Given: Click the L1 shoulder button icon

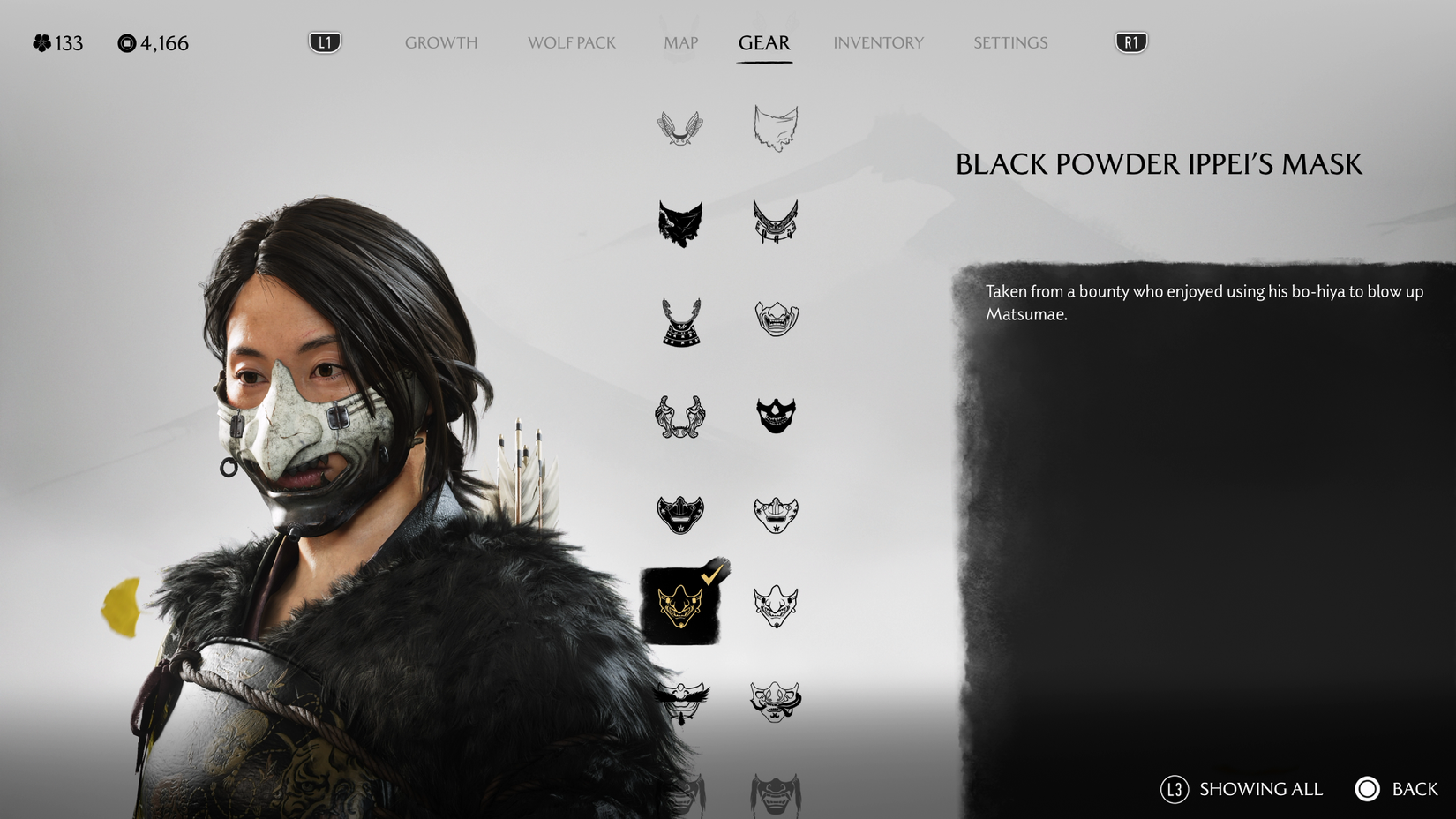Looking at the screenshot, I should click(323, 40).
